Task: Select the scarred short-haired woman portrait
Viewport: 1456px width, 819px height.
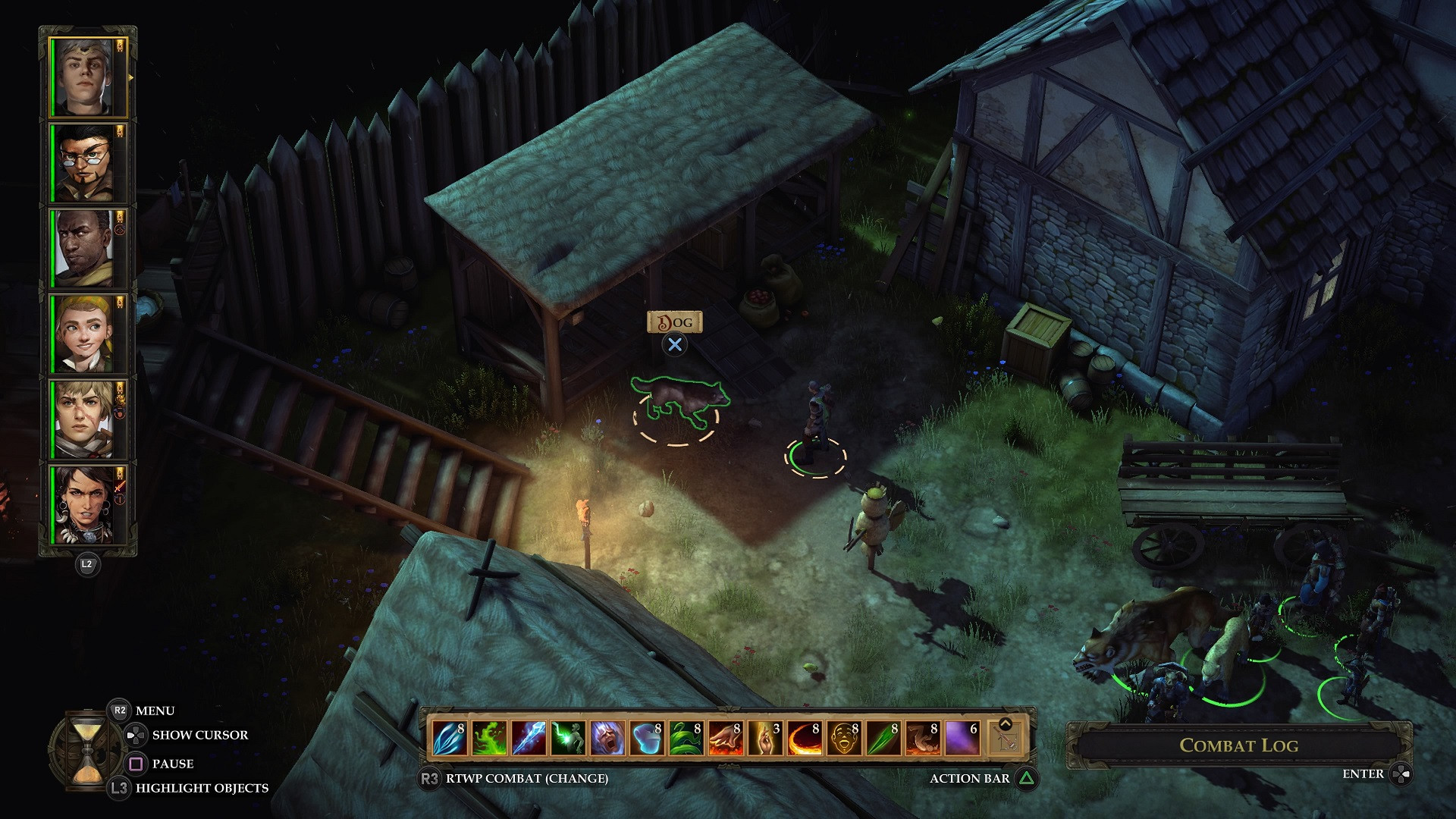Action: point(83,419)
